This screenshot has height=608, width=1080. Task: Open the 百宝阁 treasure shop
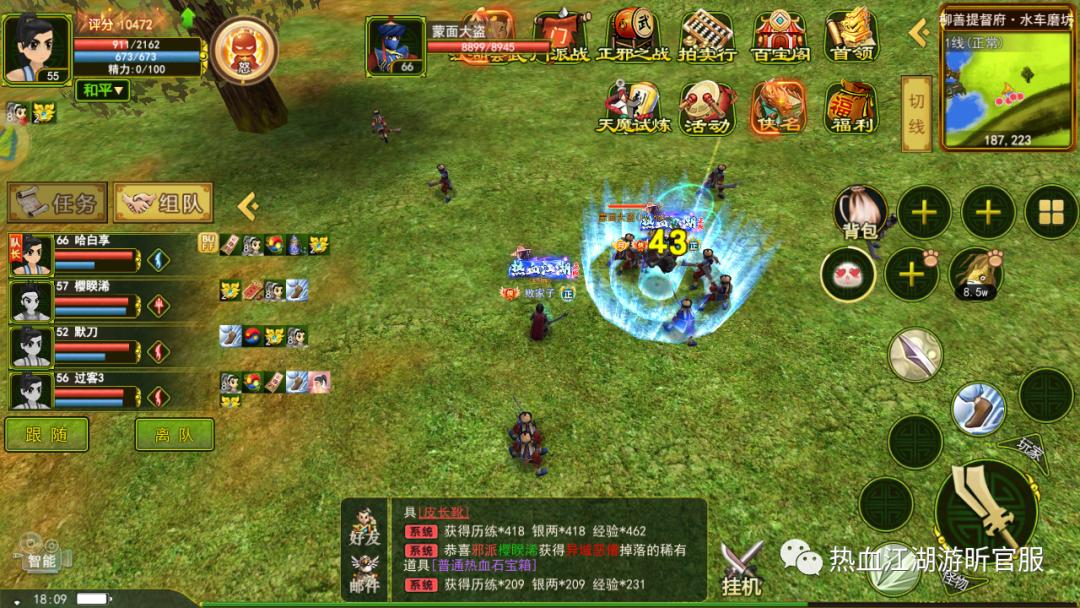click(780, 36)
